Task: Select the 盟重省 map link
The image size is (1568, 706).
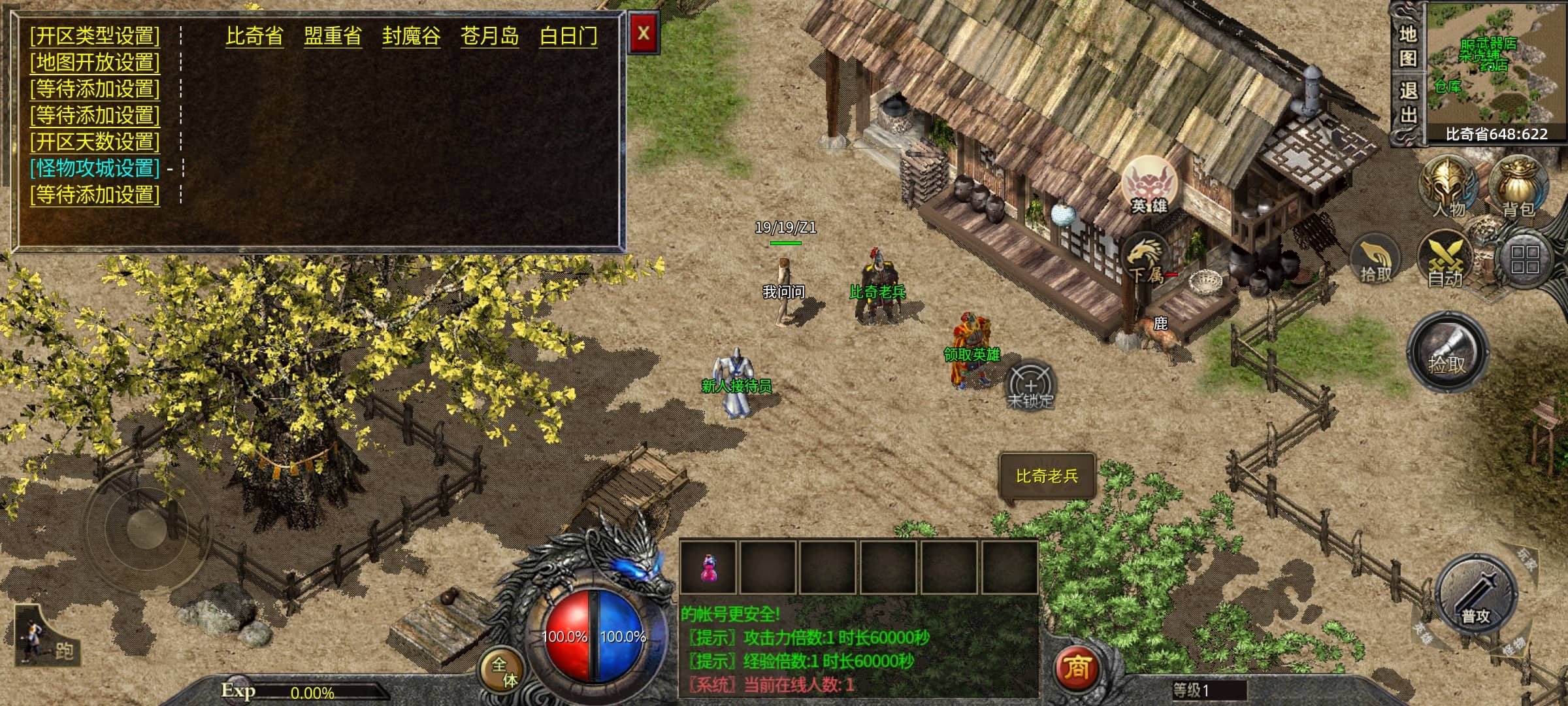Action: tap(333, 36)
